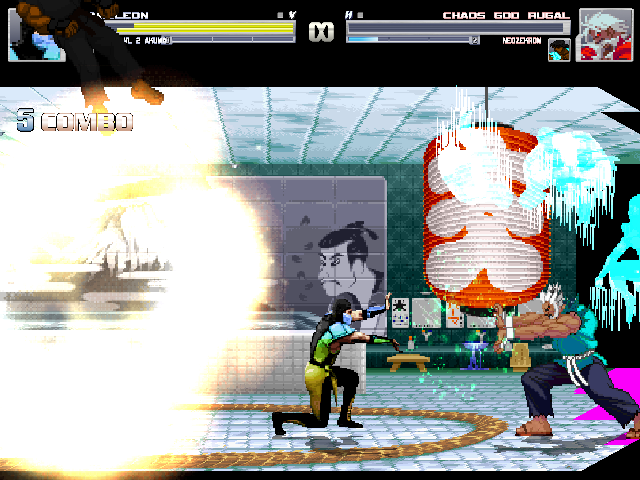
Task: Select the small Neozchron partner portrait
Action: 558,49
